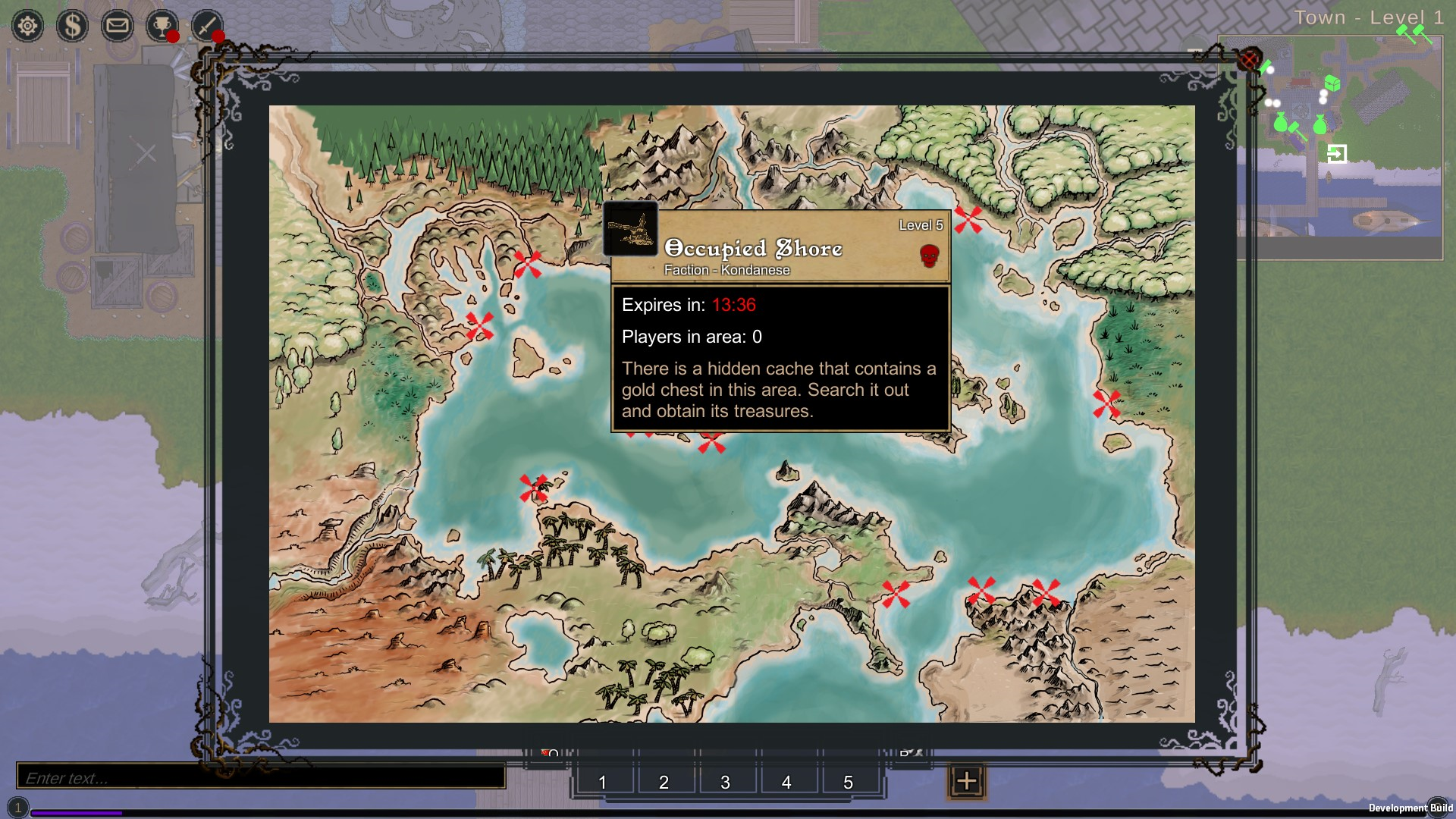The width and height of the screenshot is (1456, 819).
Task: Click the chat box 'Enter text...' field
Action: (261, 777)
